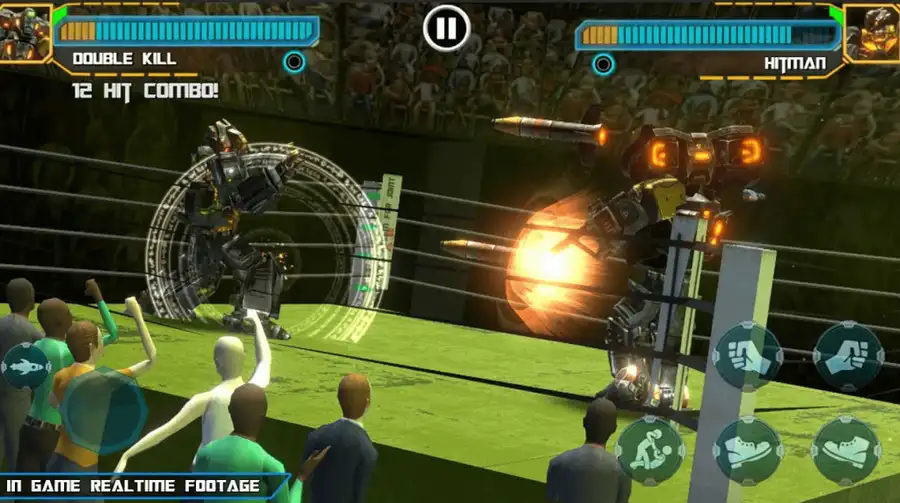Fire the rocket special attack

25,365
